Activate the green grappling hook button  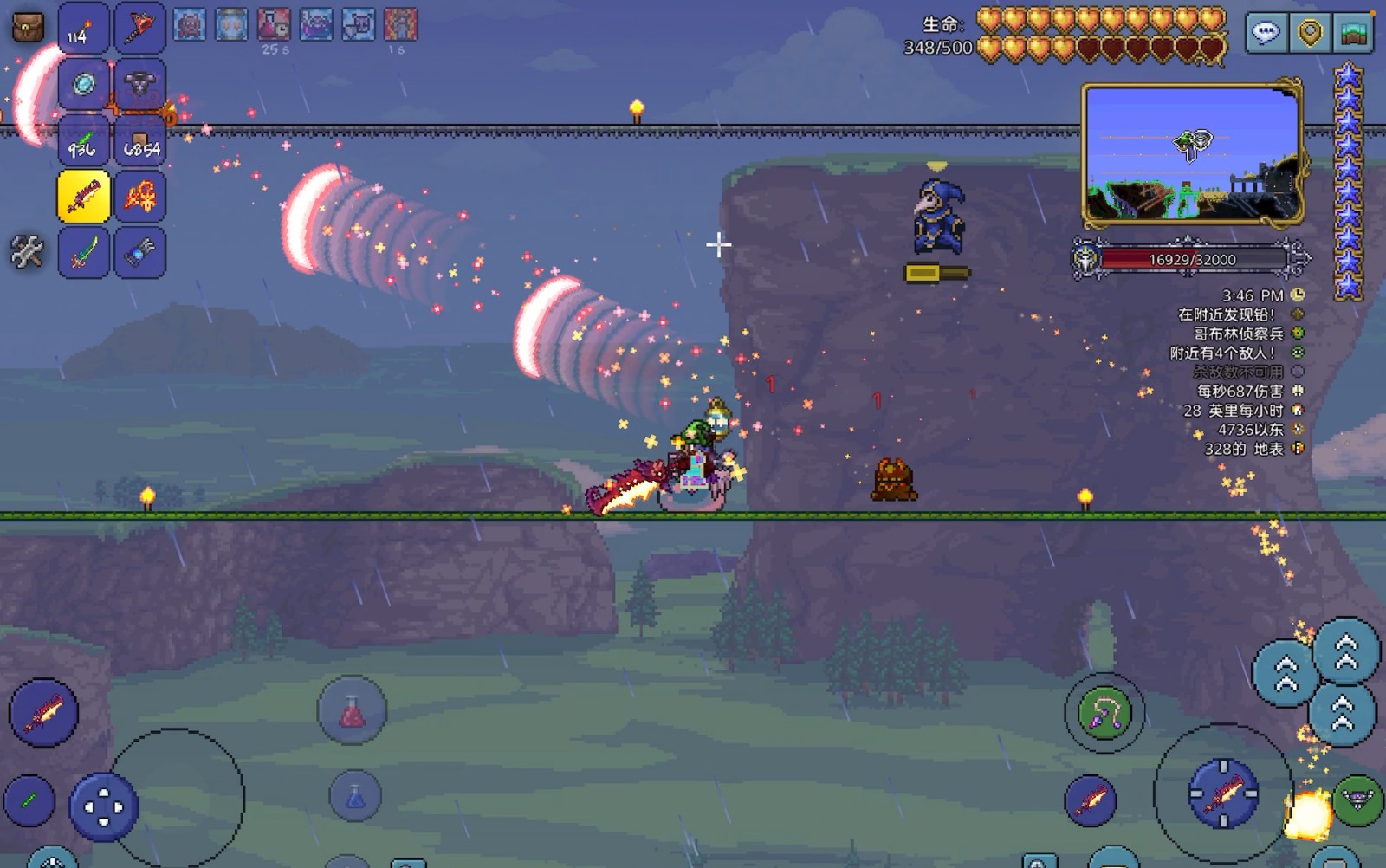tap(1104, 713)
